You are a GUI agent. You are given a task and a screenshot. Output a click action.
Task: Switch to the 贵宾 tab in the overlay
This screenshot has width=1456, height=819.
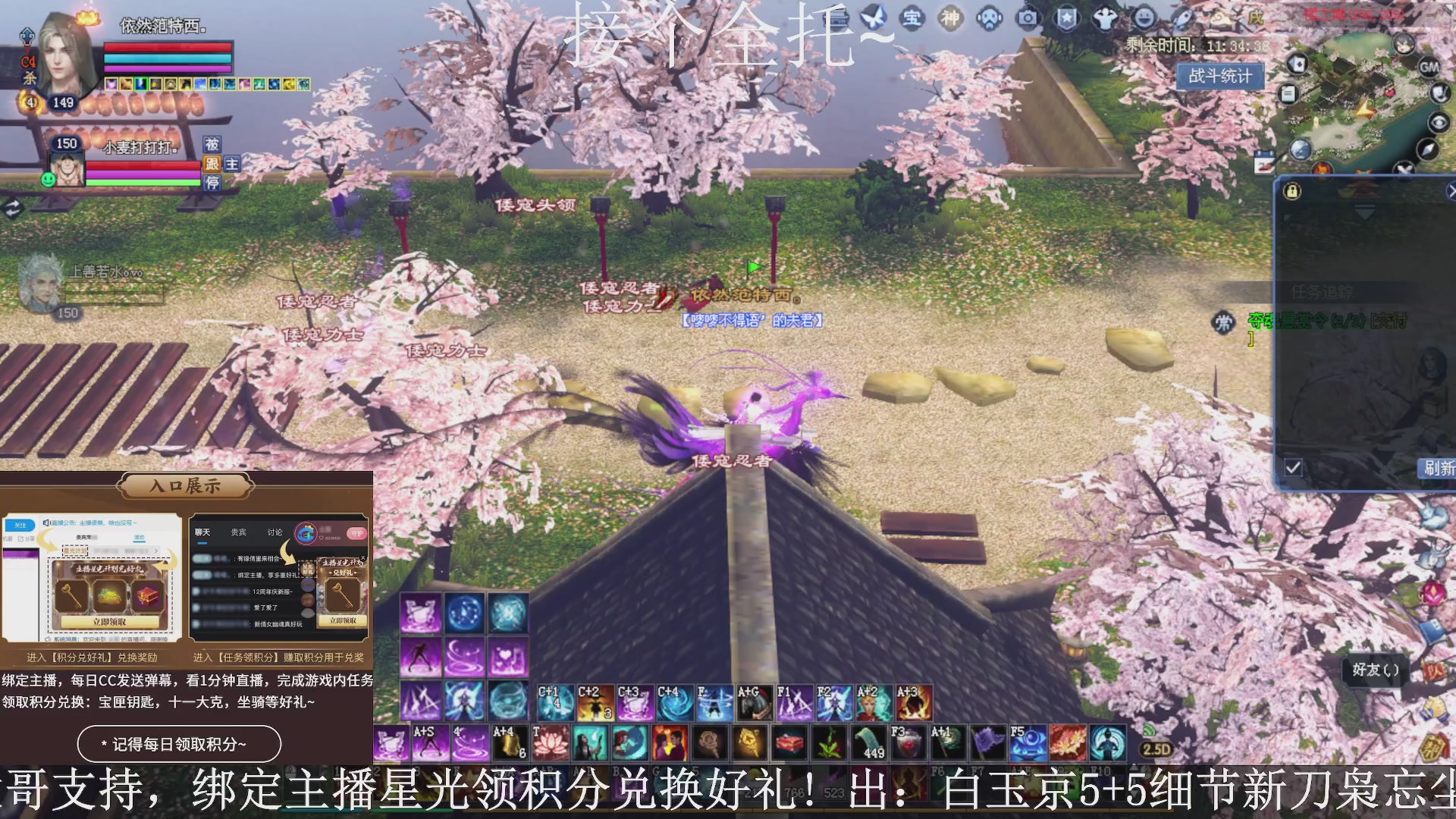[x=237, y=532]
